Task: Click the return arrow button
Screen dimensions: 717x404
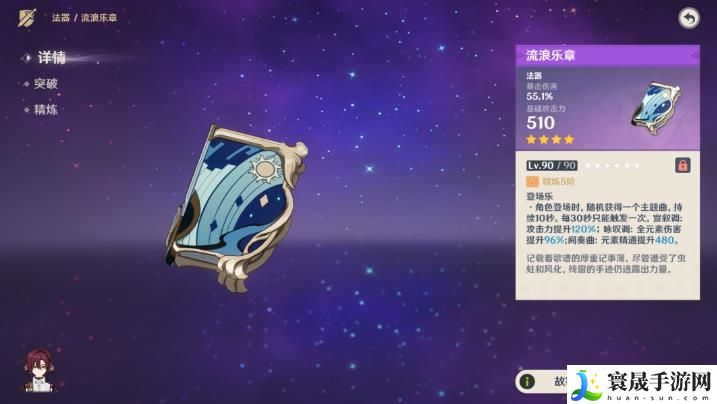Action: (x=689, y=17)
